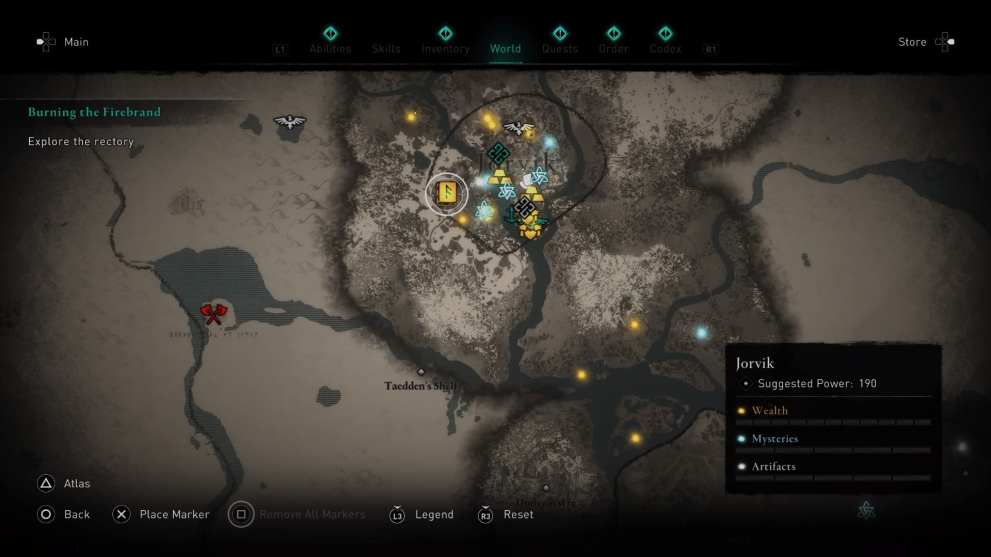The height and width of the screenshot is (557, 991).
Task: Switch to the Codex tab
Action: coord(665,48)
